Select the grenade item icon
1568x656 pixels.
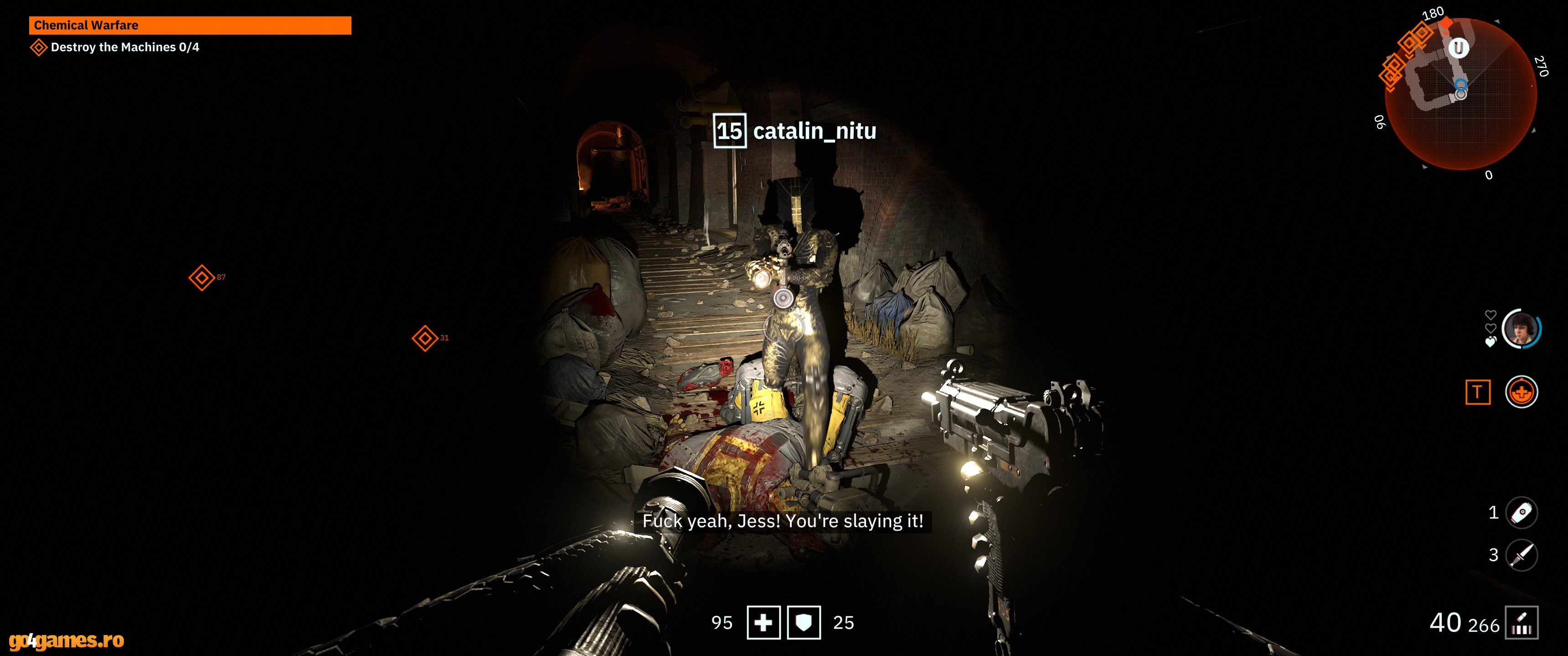1521,513
